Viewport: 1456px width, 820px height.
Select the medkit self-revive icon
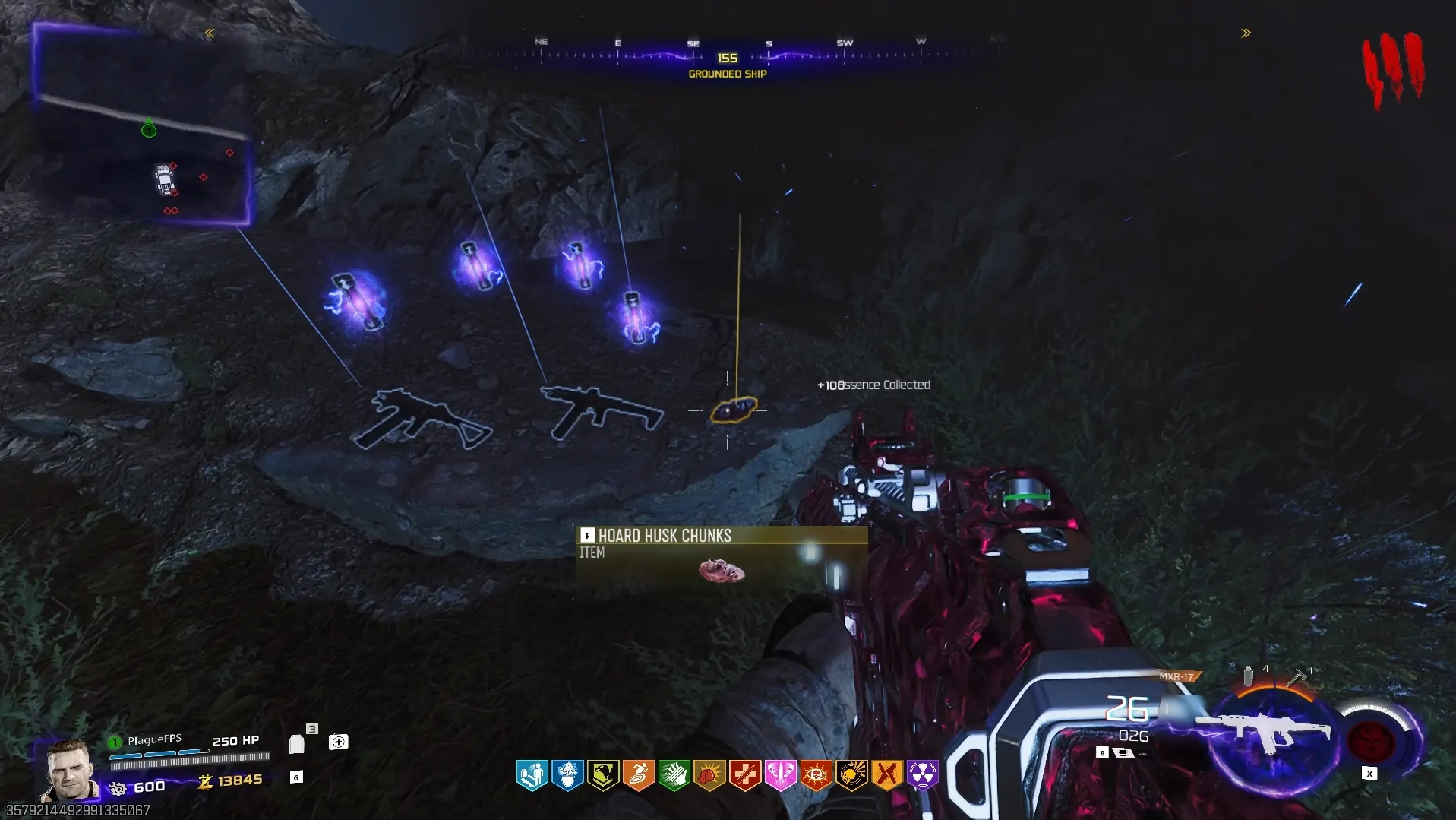coord(338,741)
